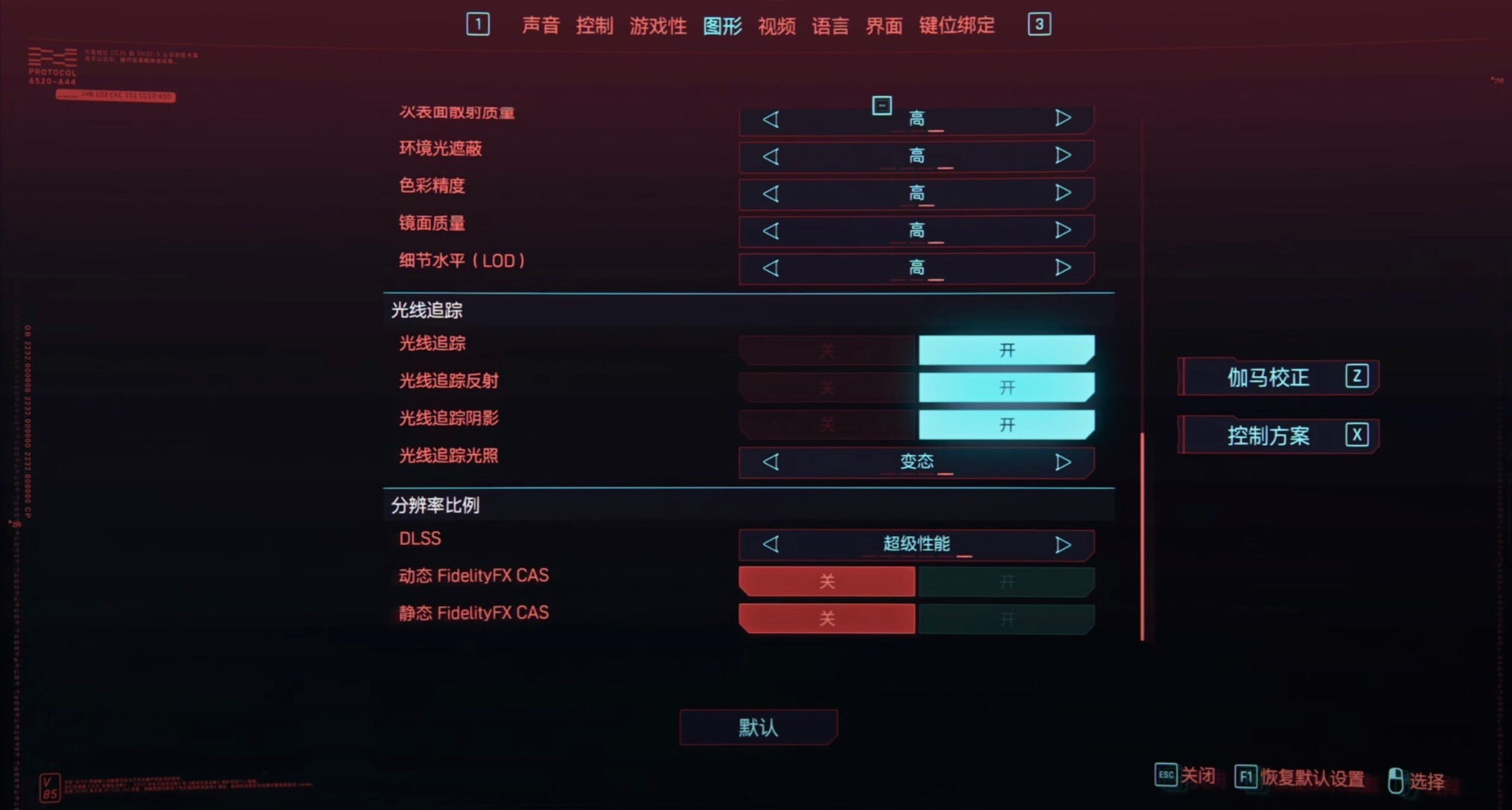Click page indicator 1 at the top
This screenshot has width=1512, height=810.
479,25
